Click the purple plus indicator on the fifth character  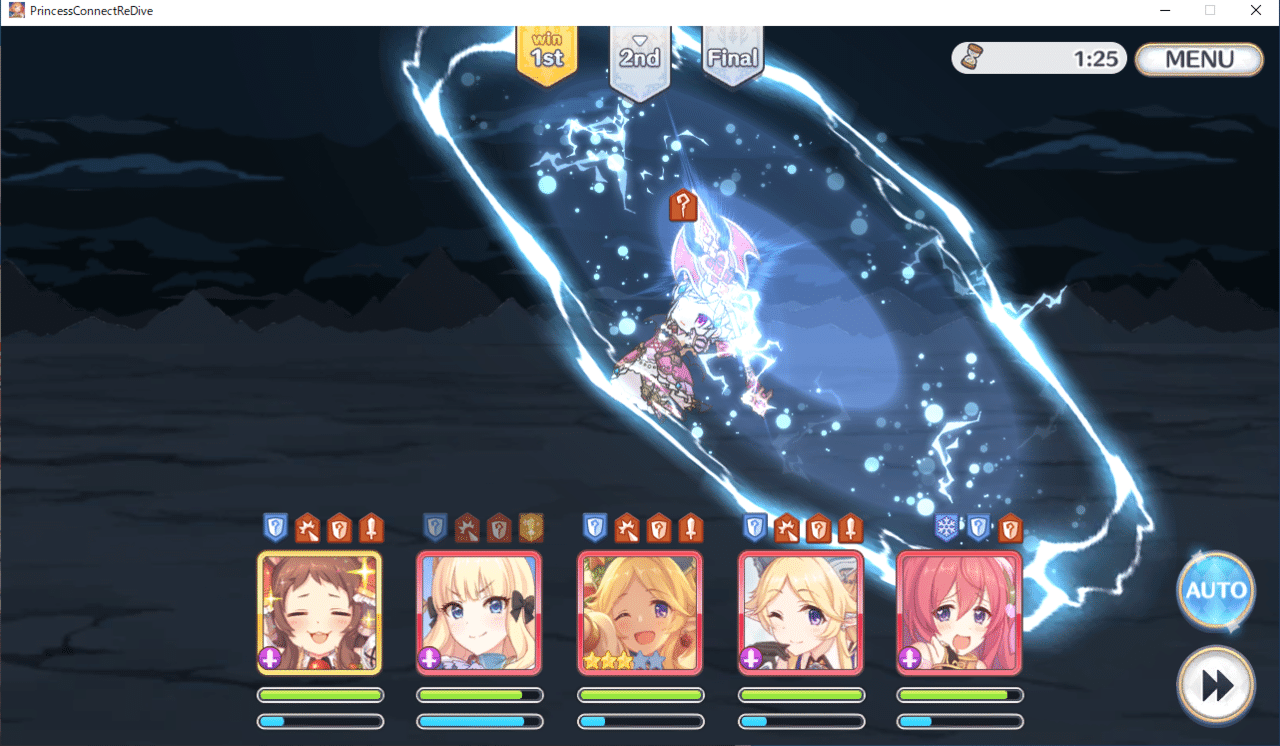[907, 658]
